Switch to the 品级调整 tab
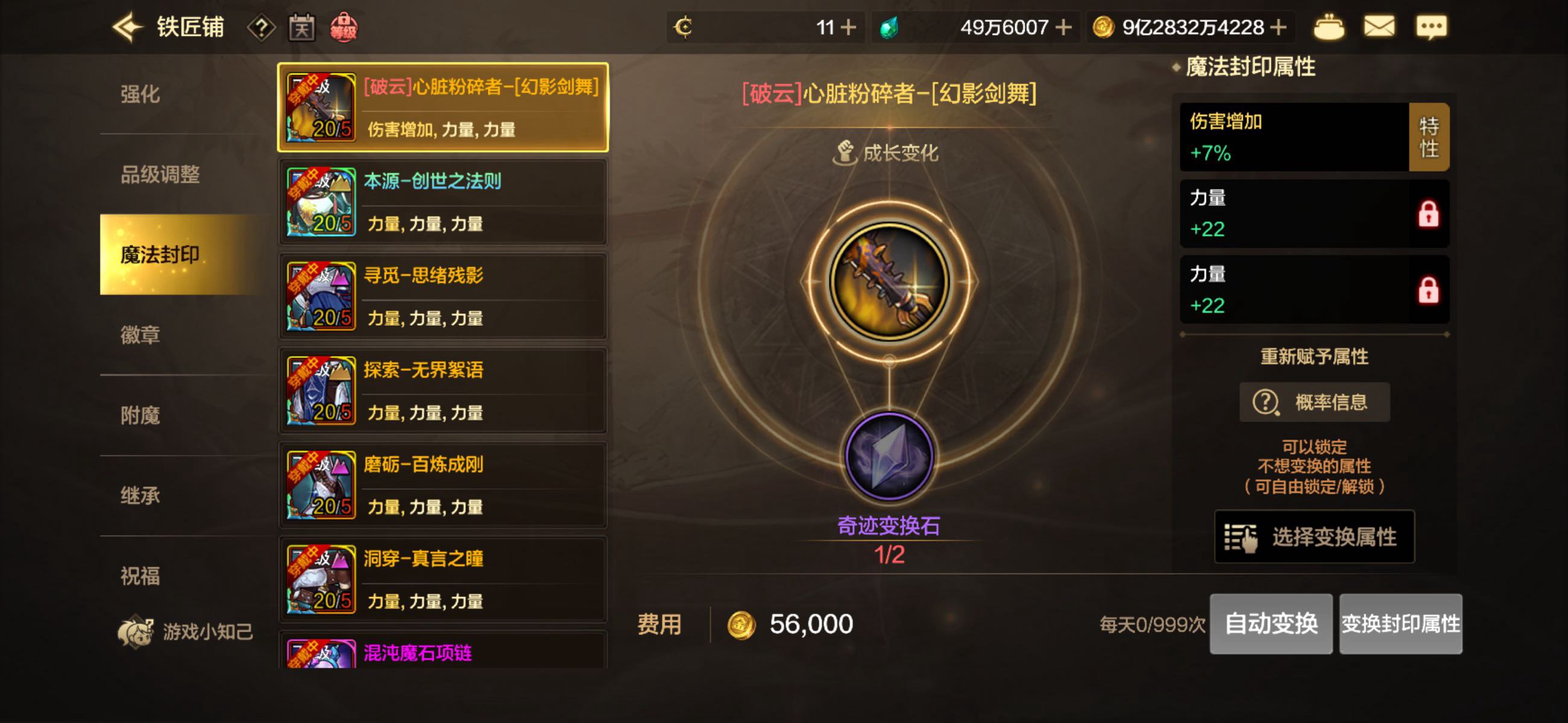 point(160,175)
